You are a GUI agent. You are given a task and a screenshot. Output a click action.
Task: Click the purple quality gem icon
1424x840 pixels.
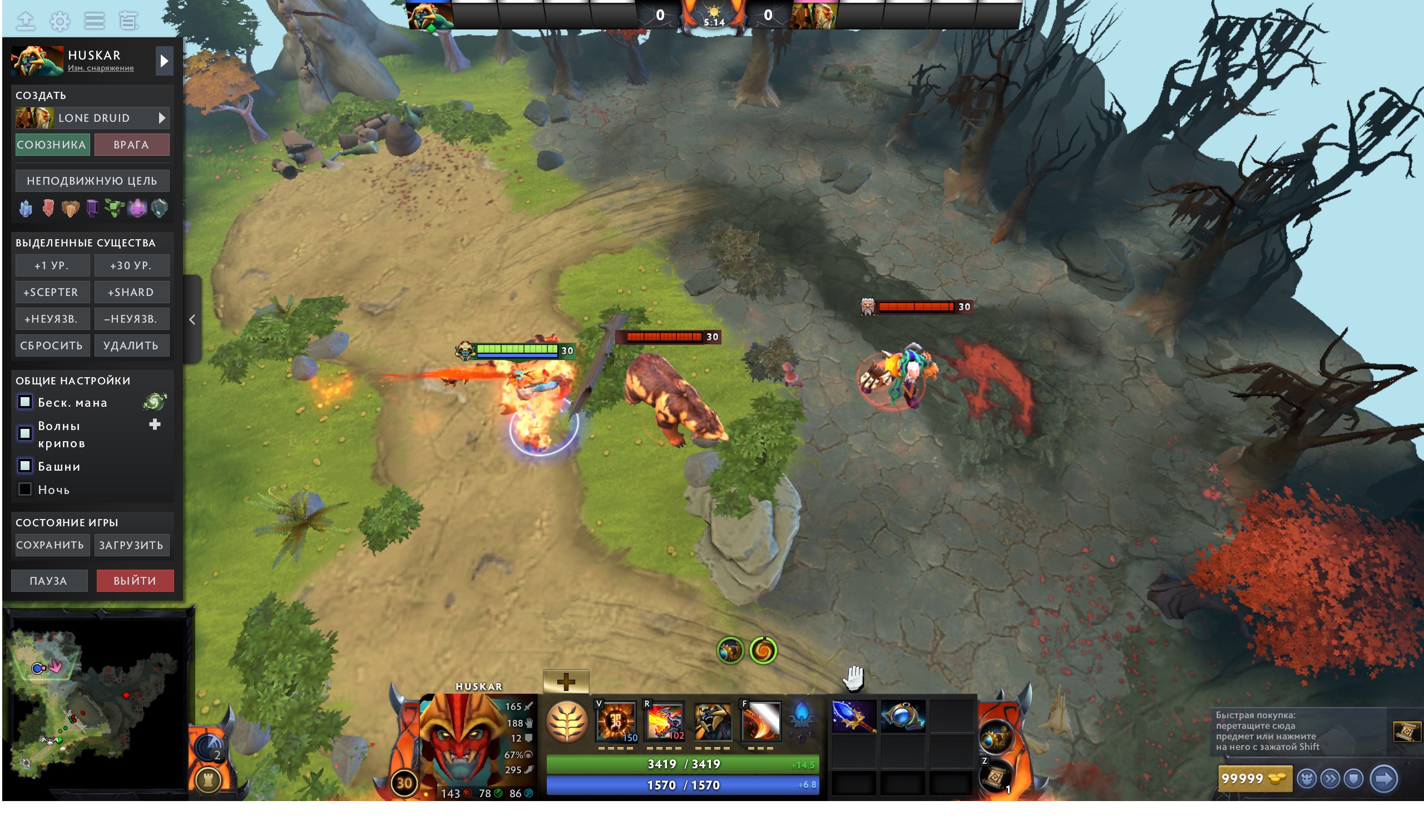click(93, 208)
